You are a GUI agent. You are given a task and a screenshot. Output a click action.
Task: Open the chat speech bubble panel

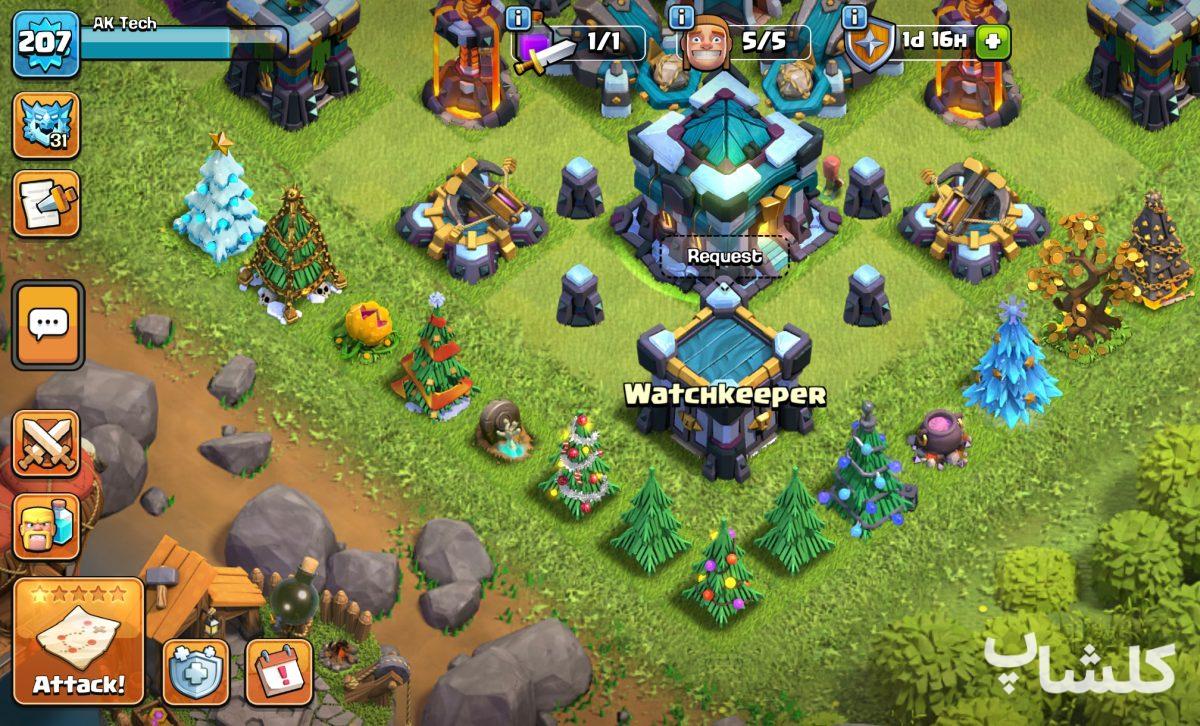tap(47, 324)
